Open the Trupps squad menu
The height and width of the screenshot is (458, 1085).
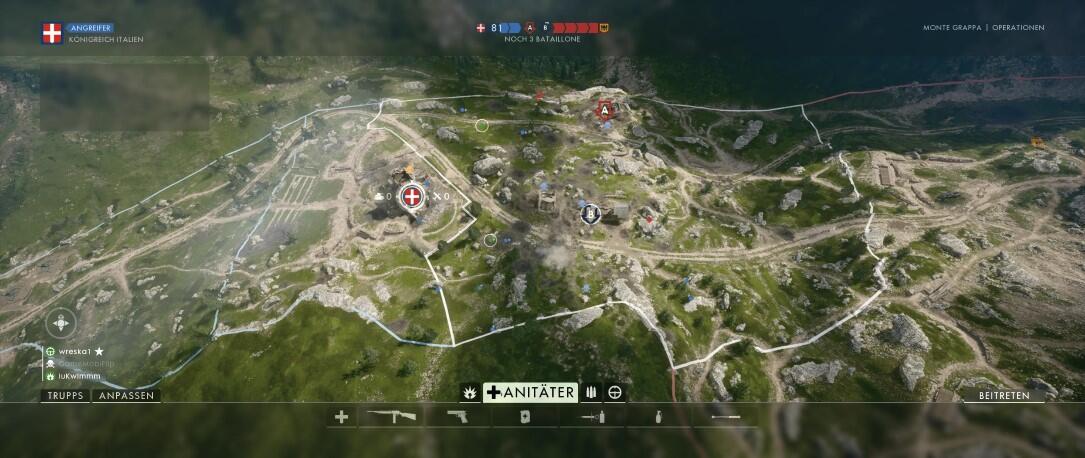click(65, 396)
